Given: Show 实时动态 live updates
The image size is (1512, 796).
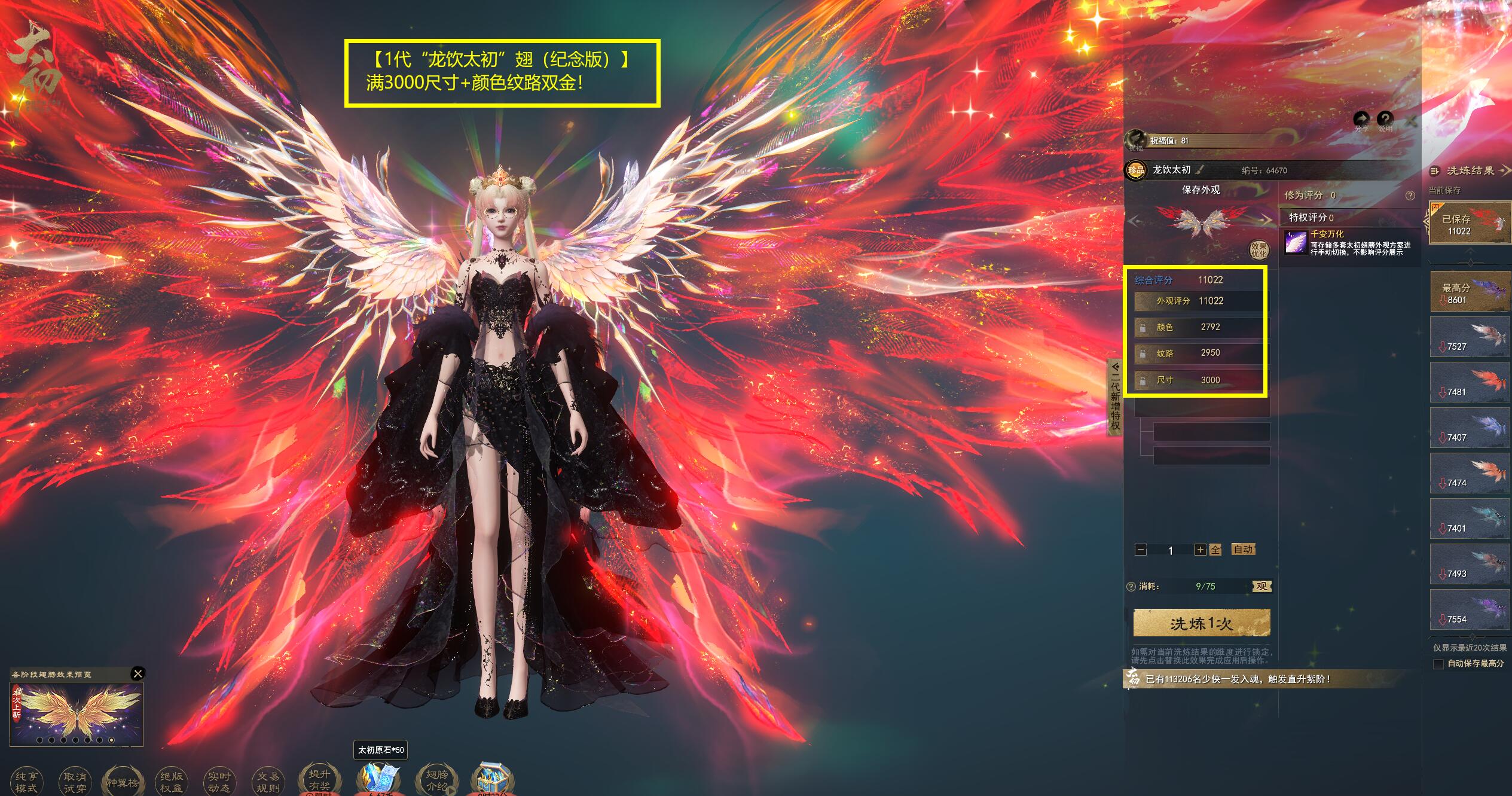Looking at the screenshot, I should pos(219,782).
